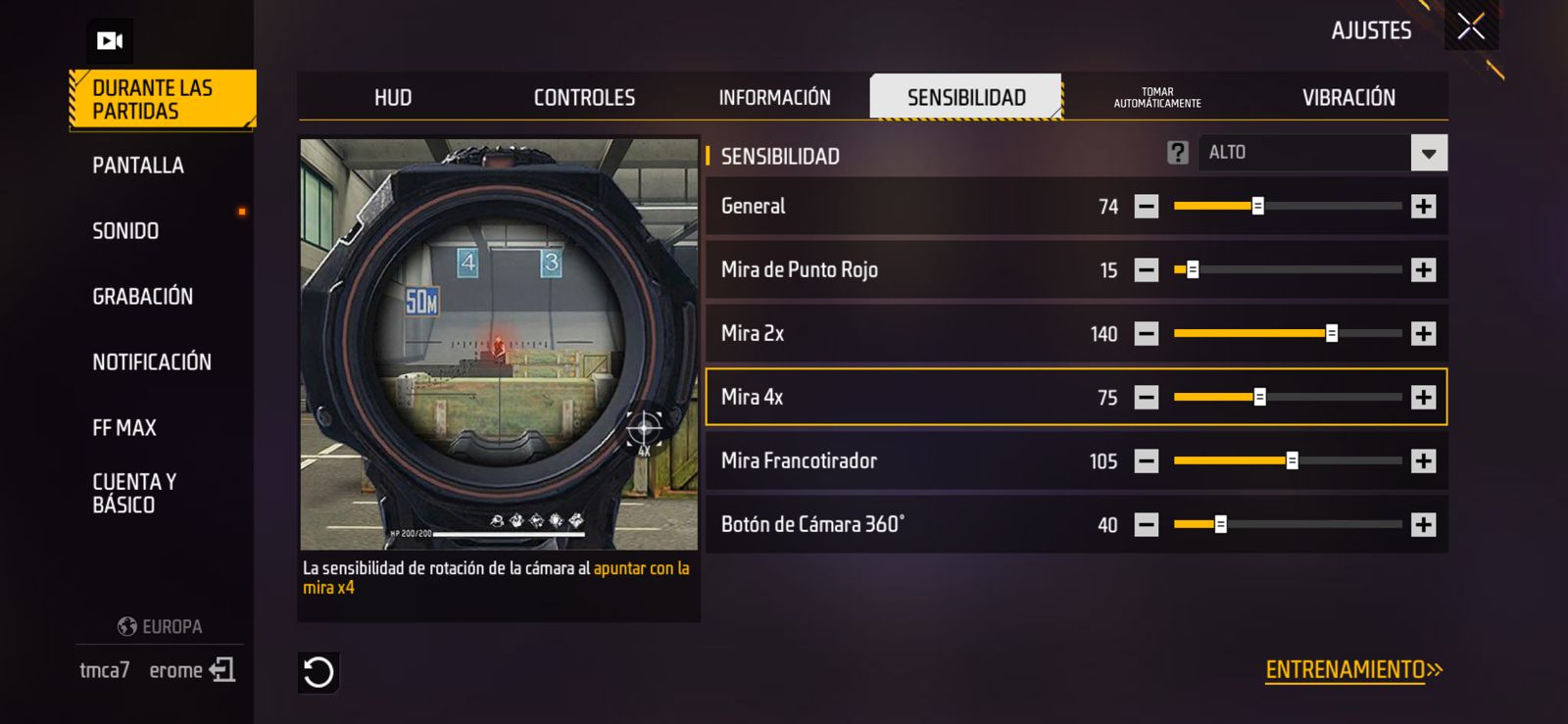Open the Grabación menu entry
The width and height of the screenshot is (1568, 724).
(x=142, y=297)
